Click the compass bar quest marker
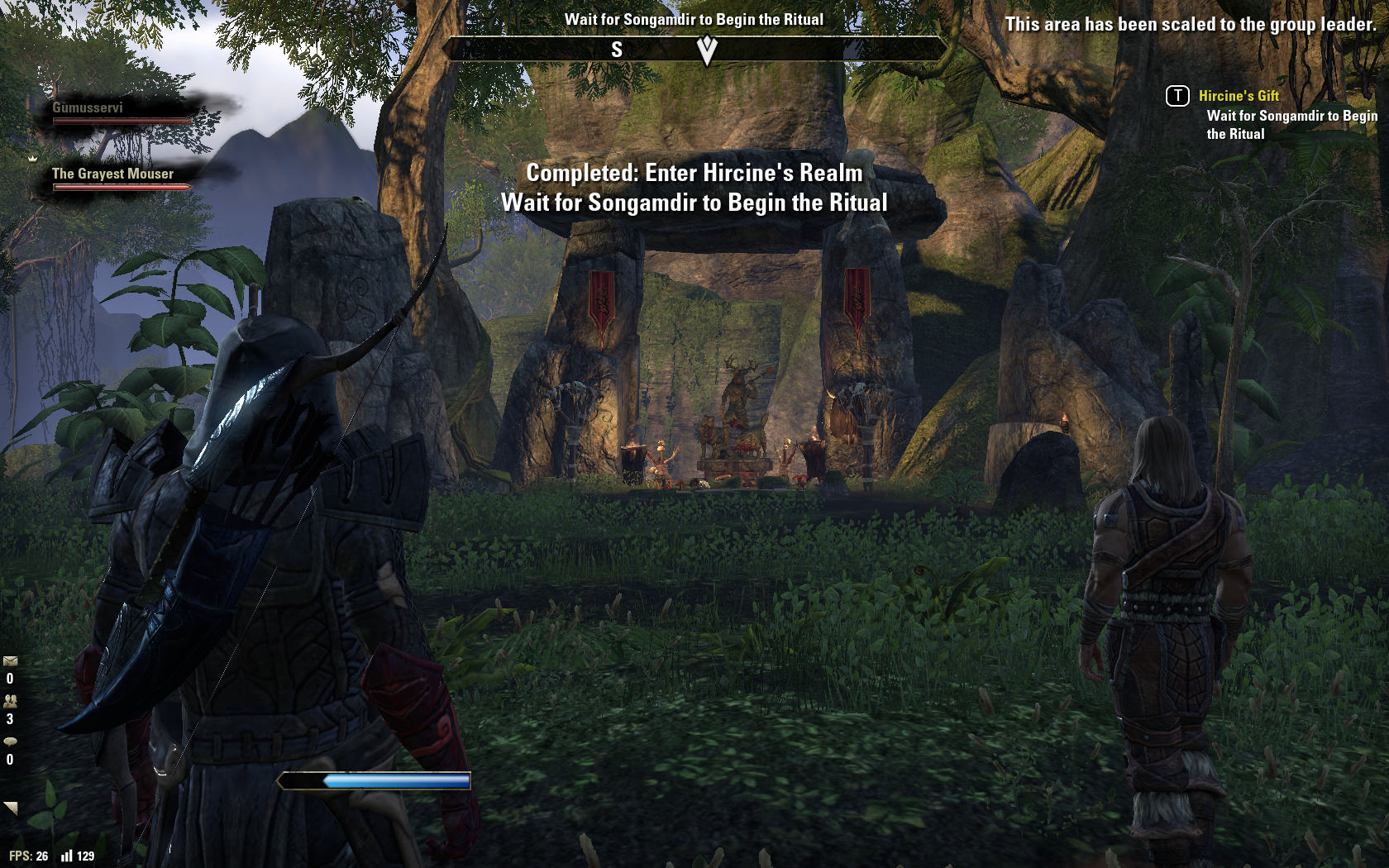Viewport: 1389px width, 868px height. click(707, 51)
